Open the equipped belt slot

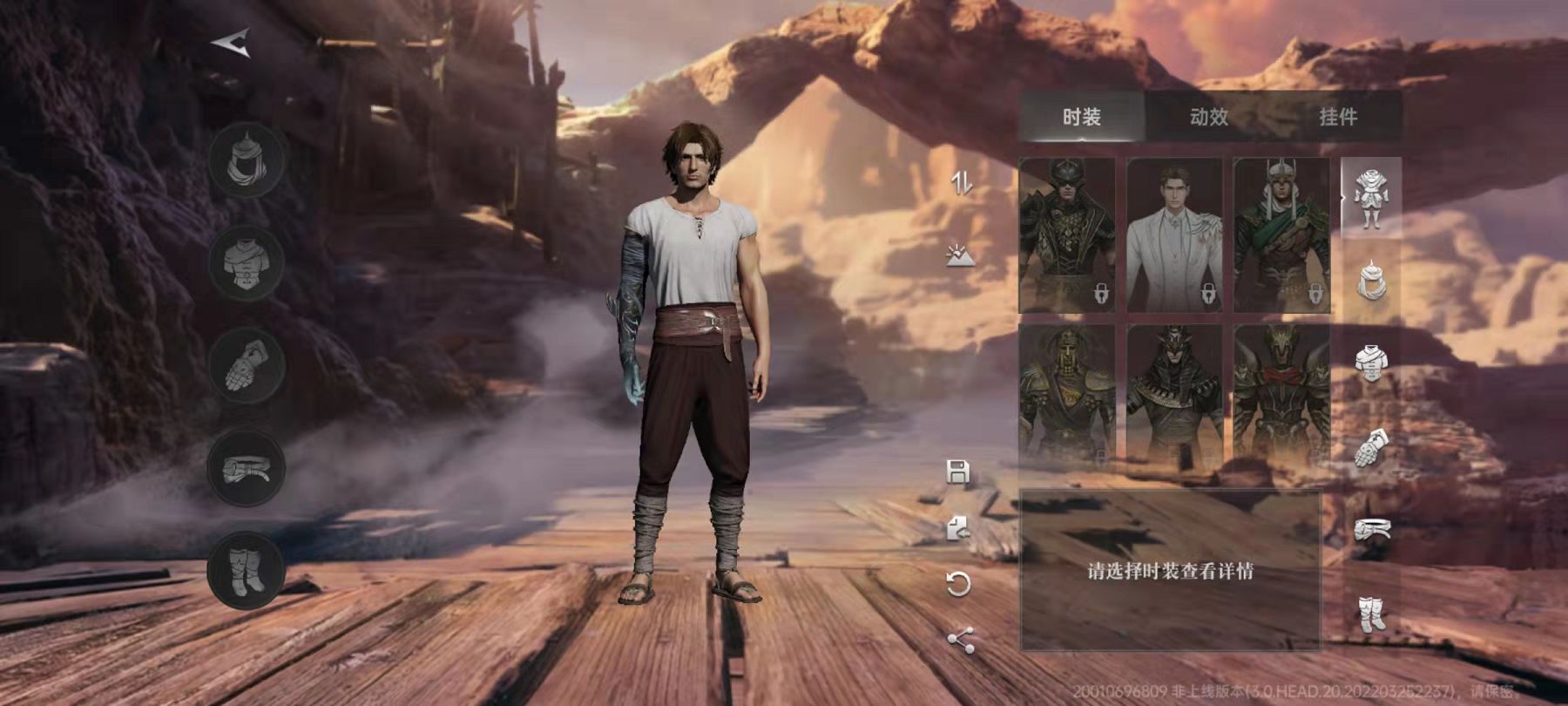pyautogui.click(x=247, y=468)
